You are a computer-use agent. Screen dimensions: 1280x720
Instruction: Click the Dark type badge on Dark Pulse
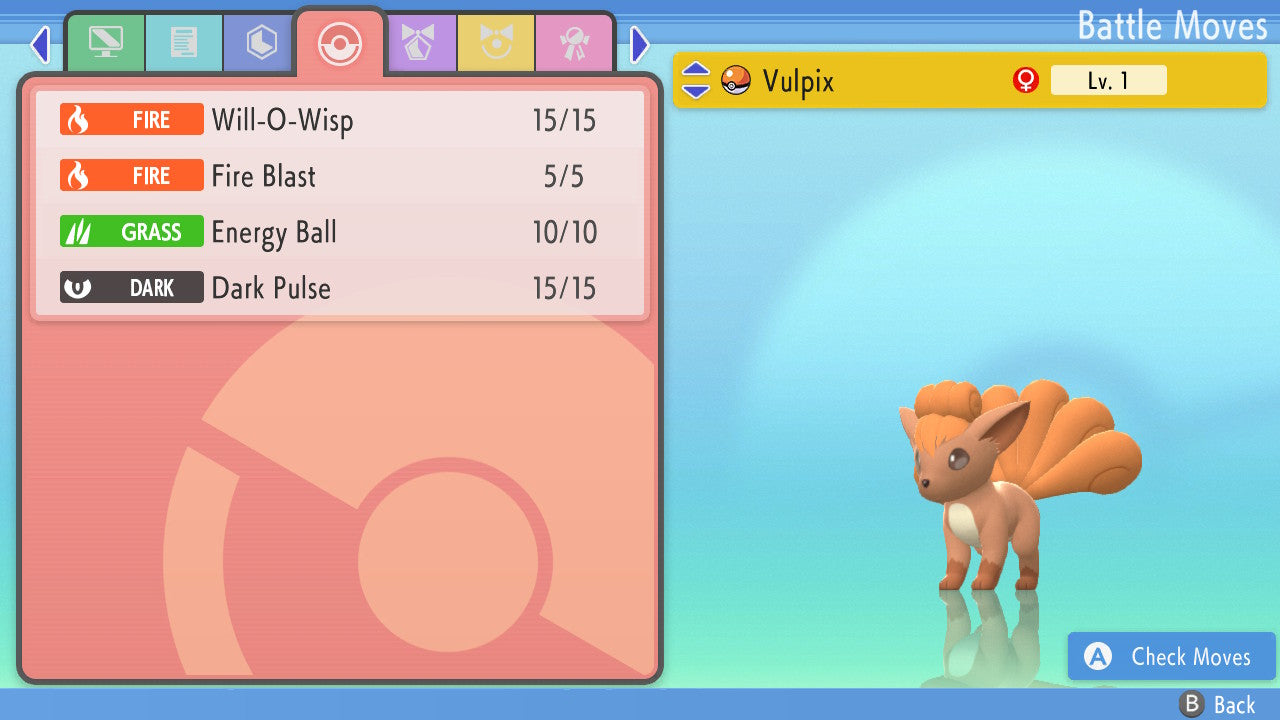[x=131, y=287]
